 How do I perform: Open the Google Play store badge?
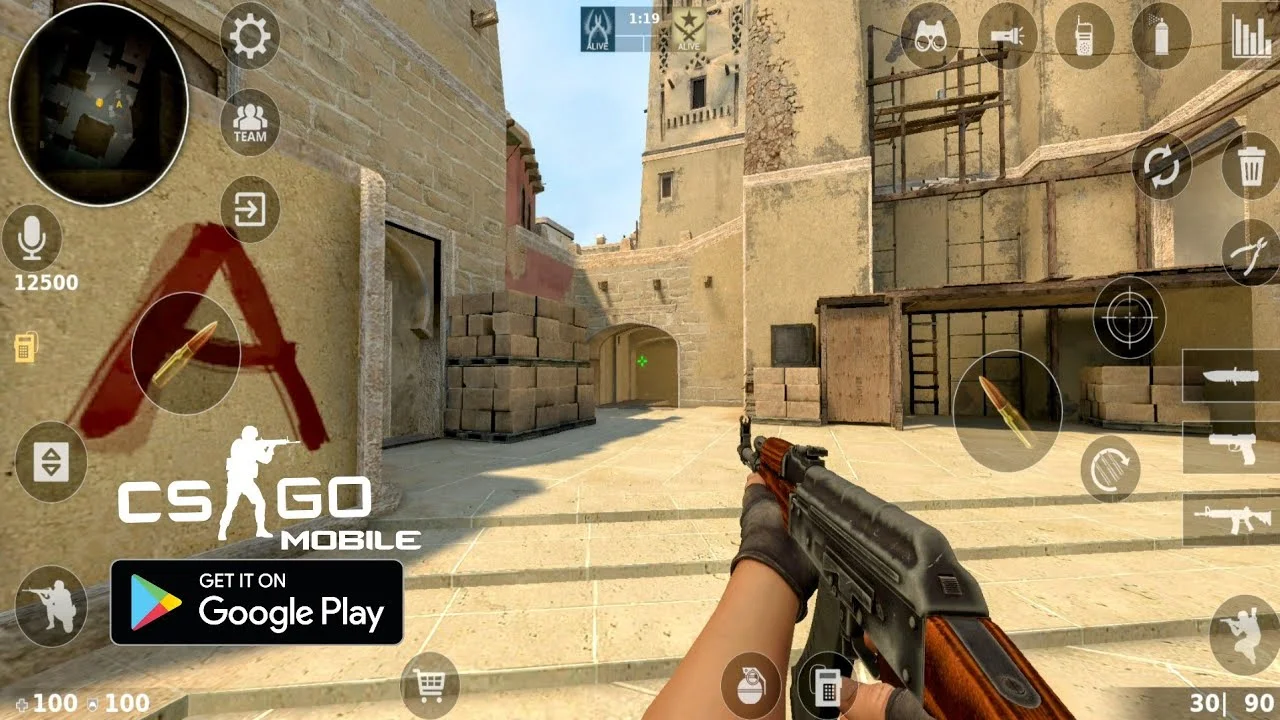(257, 602)
